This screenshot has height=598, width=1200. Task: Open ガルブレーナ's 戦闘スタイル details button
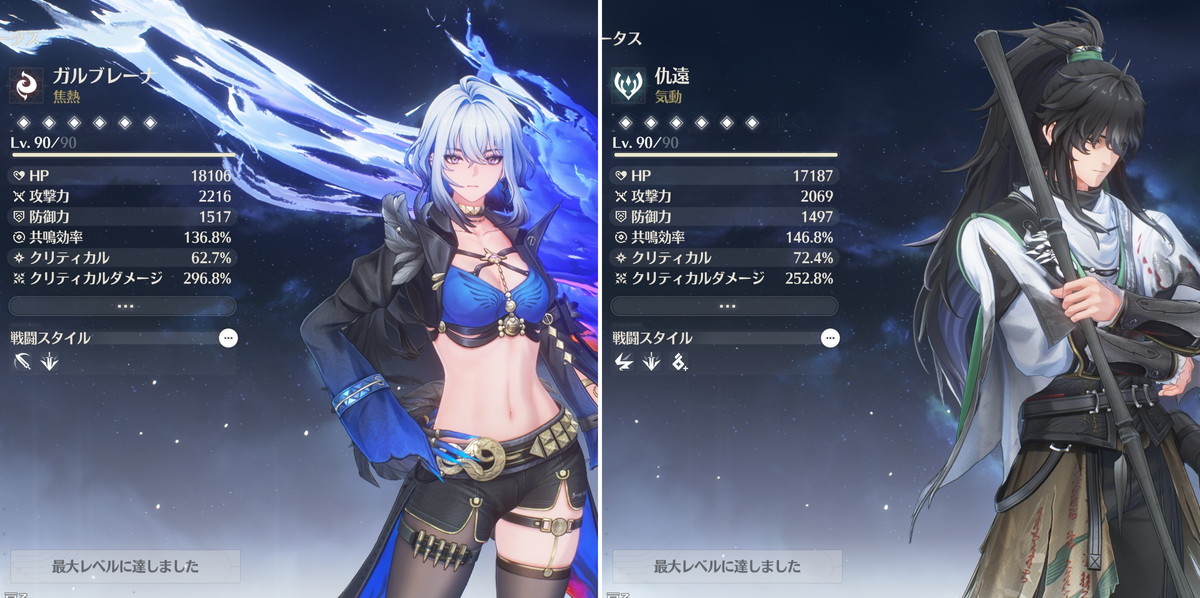[228, 338]
